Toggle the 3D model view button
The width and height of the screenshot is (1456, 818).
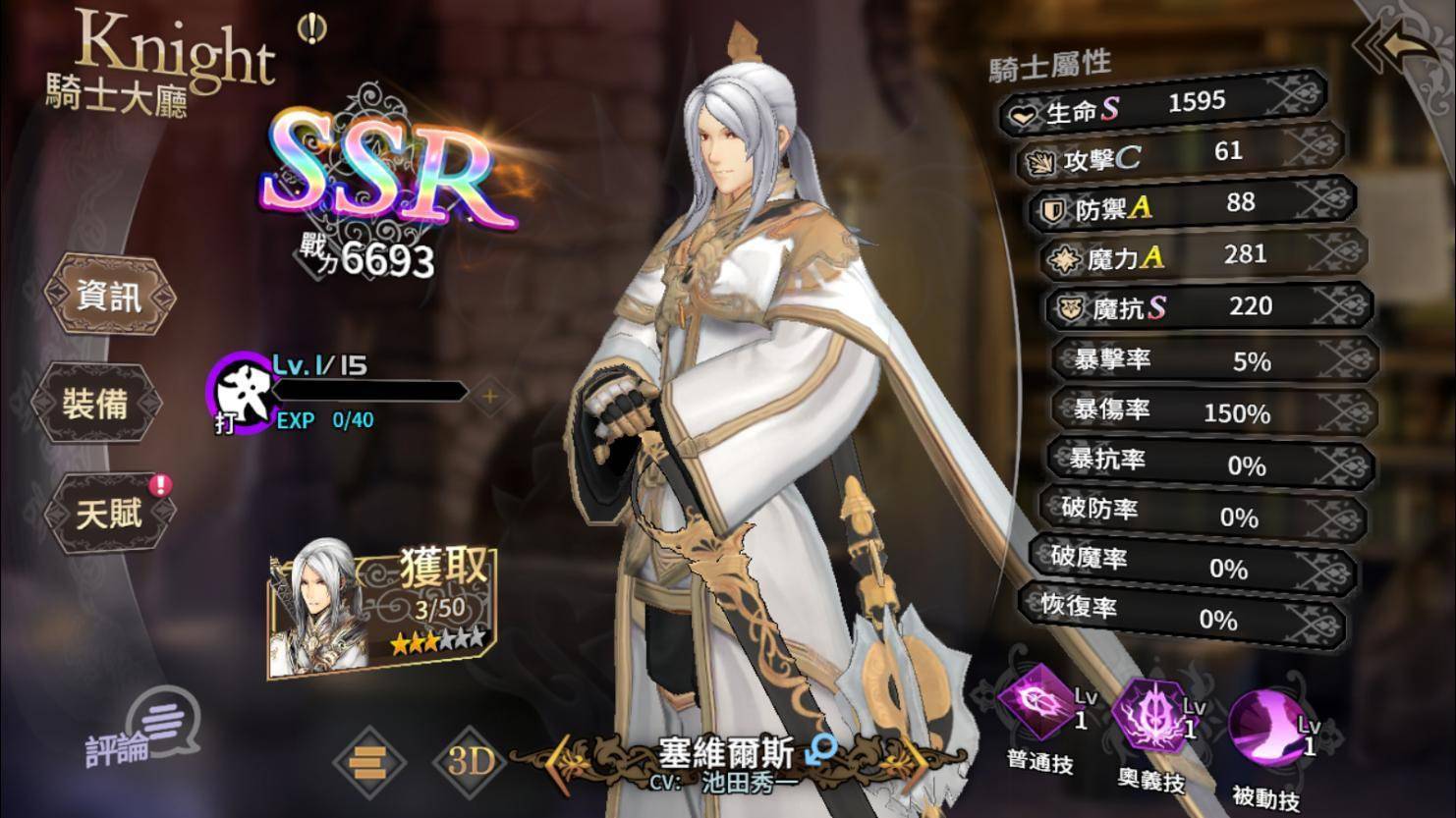coord(469,761)
